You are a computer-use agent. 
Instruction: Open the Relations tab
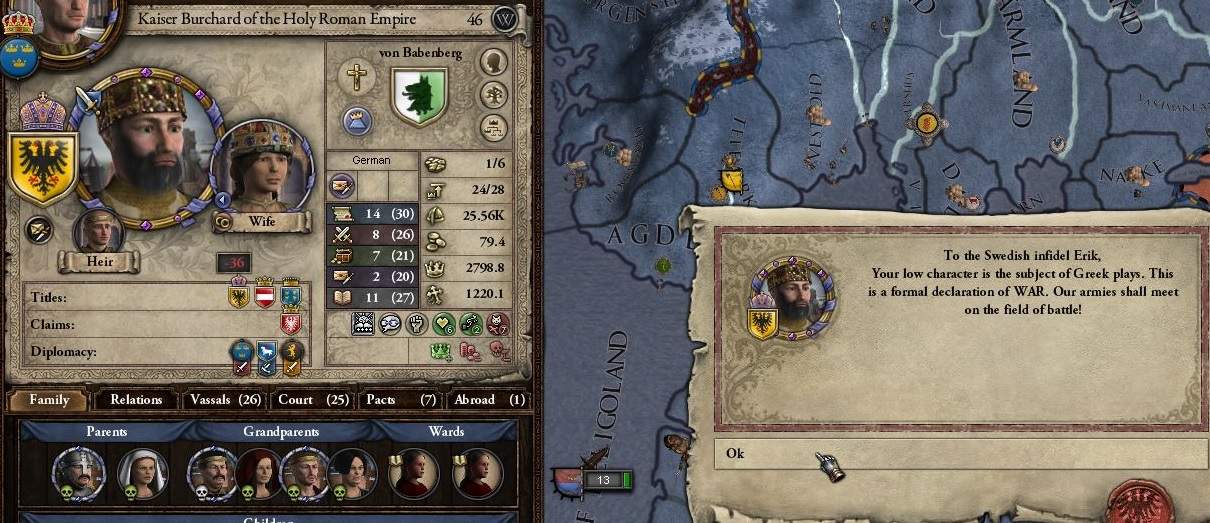[x=136, y=400]
